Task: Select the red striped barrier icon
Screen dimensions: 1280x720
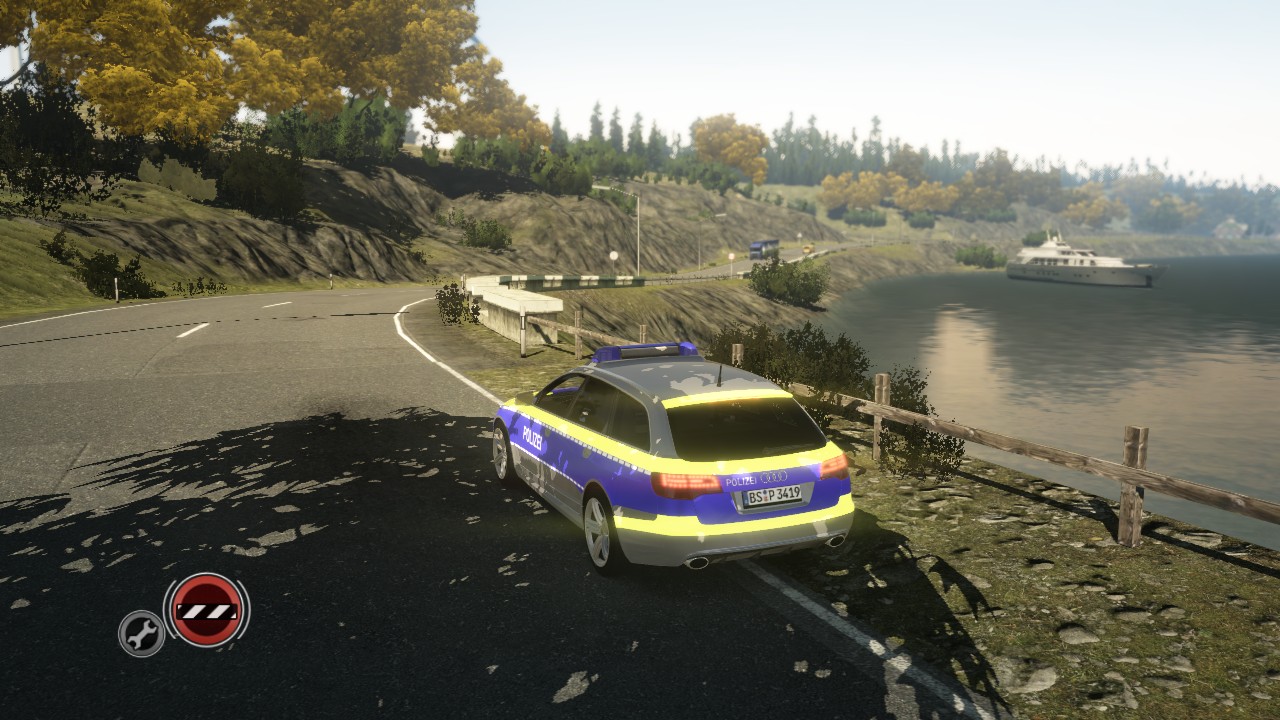Action: [x=206, y=609]
